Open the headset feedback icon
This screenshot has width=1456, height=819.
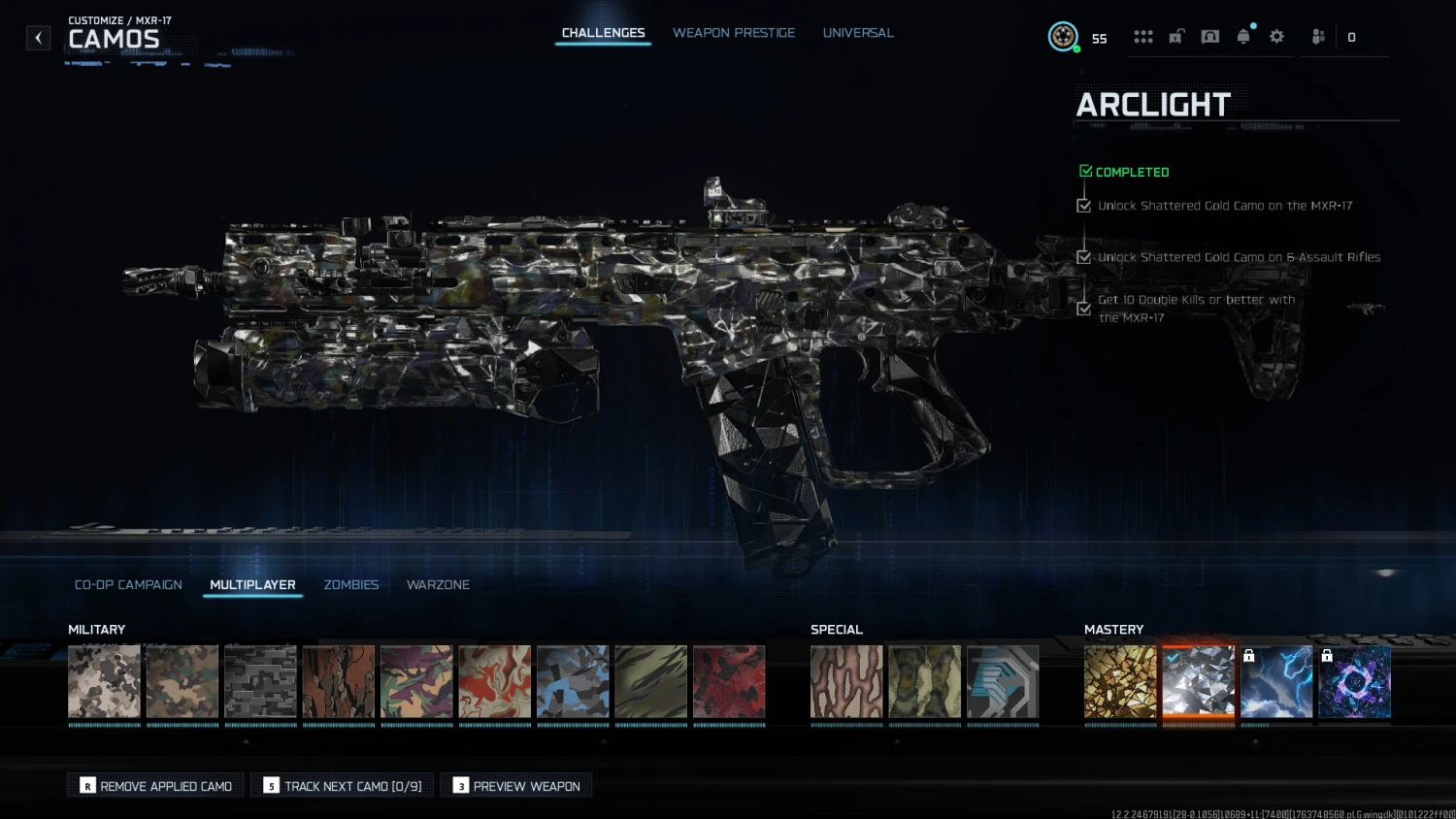point(1209,36)
